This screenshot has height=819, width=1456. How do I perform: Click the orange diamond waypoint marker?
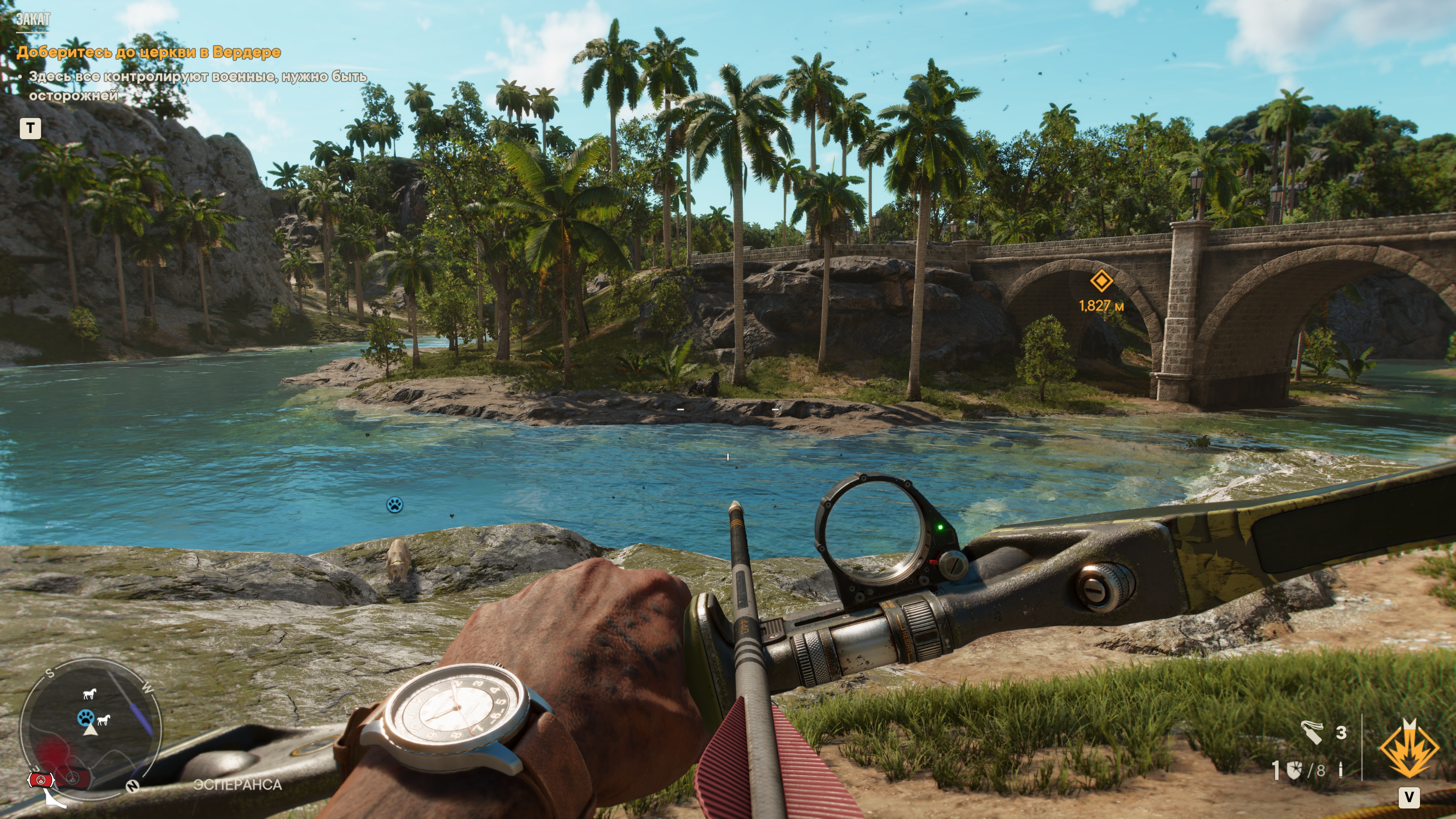(1101, 281)
